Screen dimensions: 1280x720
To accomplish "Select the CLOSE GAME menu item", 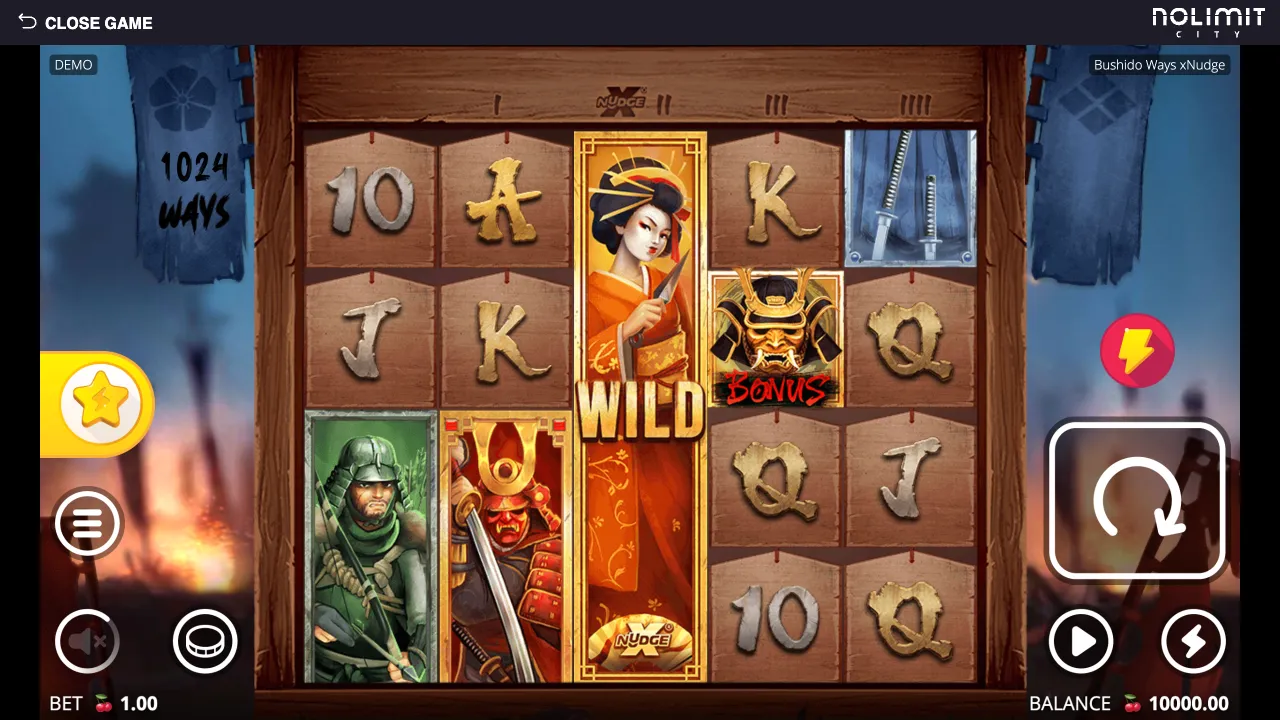I will pyautogui.click(x=99, y=22).
